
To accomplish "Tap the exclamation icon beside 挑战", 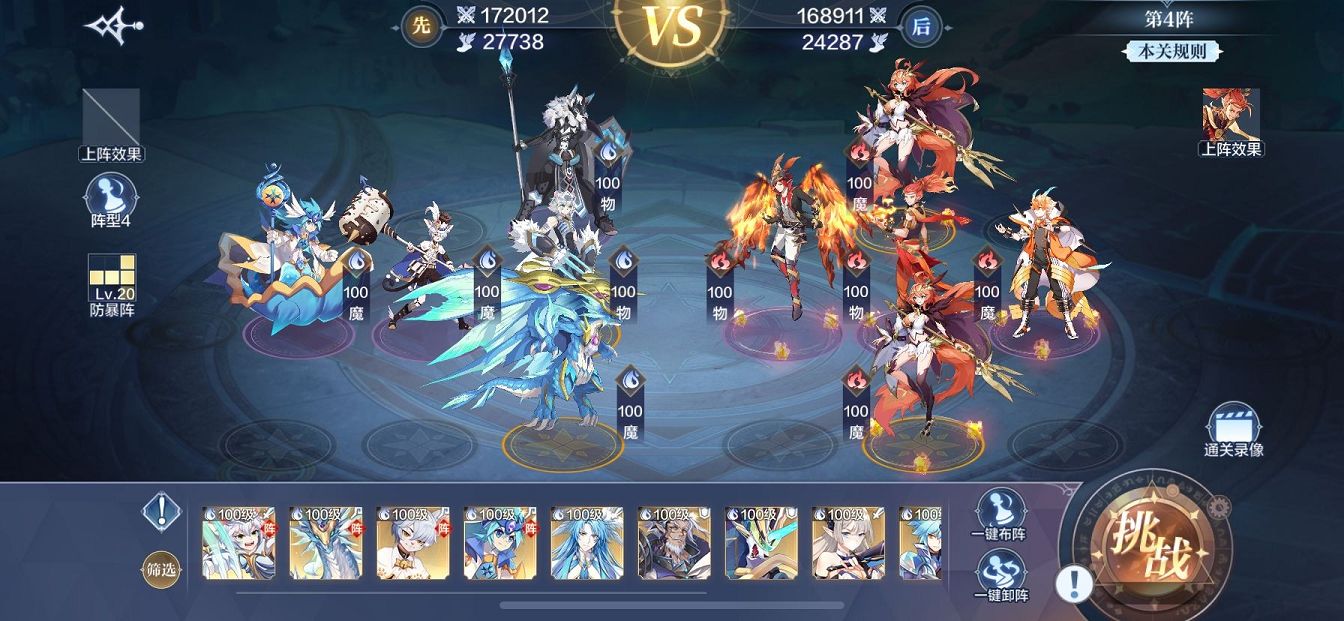I will tap(1074, 583).
